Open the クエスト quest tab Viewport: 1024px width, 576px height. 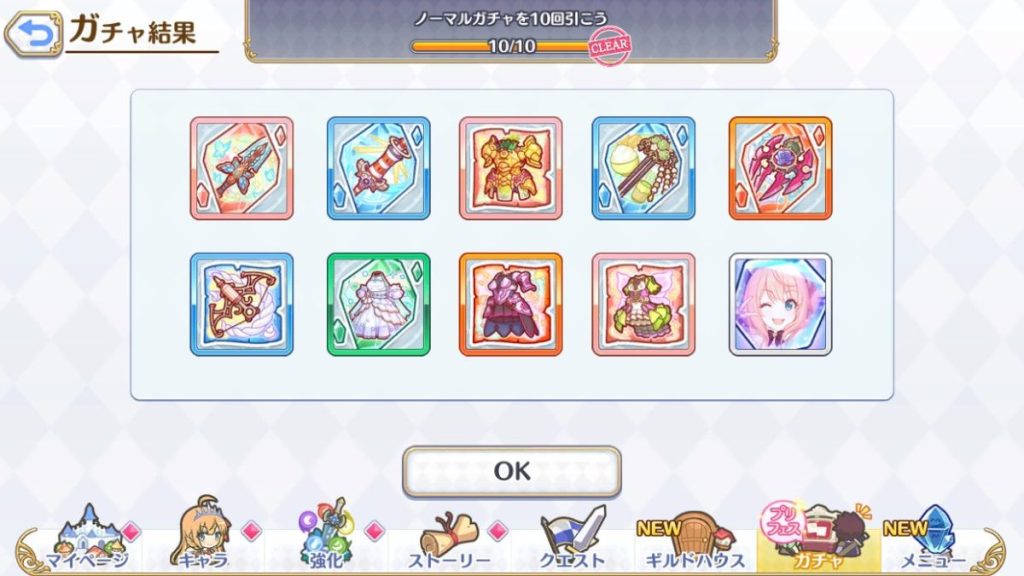pos(572,540)
